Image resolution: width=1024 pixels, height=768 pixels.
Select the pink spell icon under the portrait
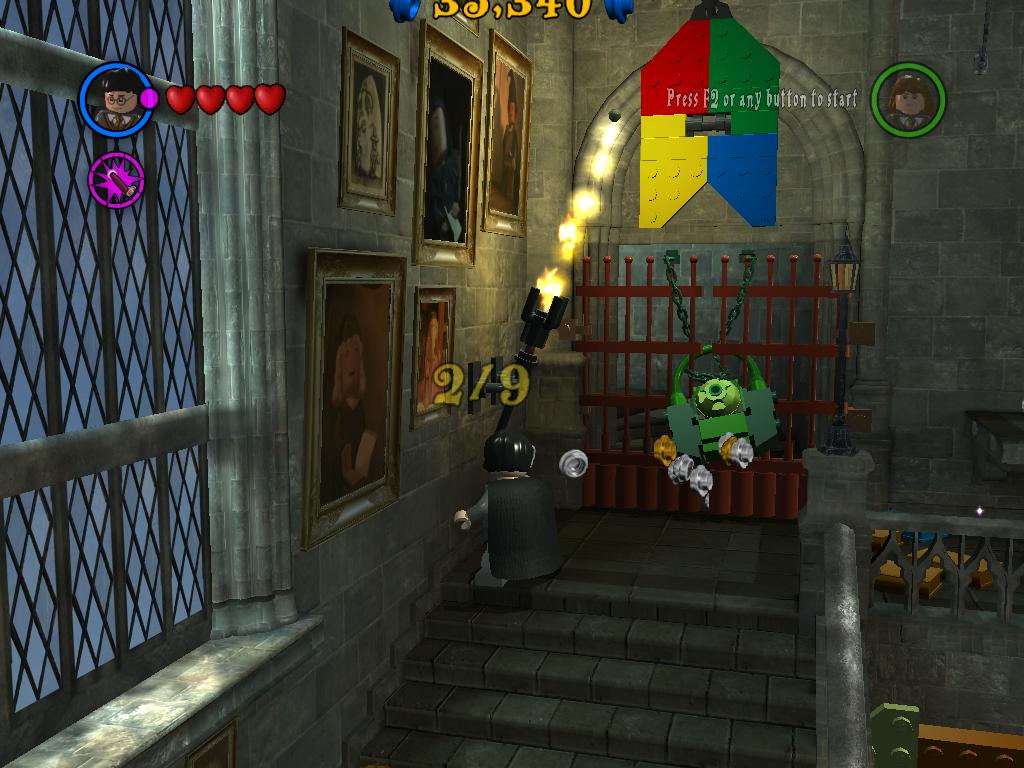tap(116, 181)
